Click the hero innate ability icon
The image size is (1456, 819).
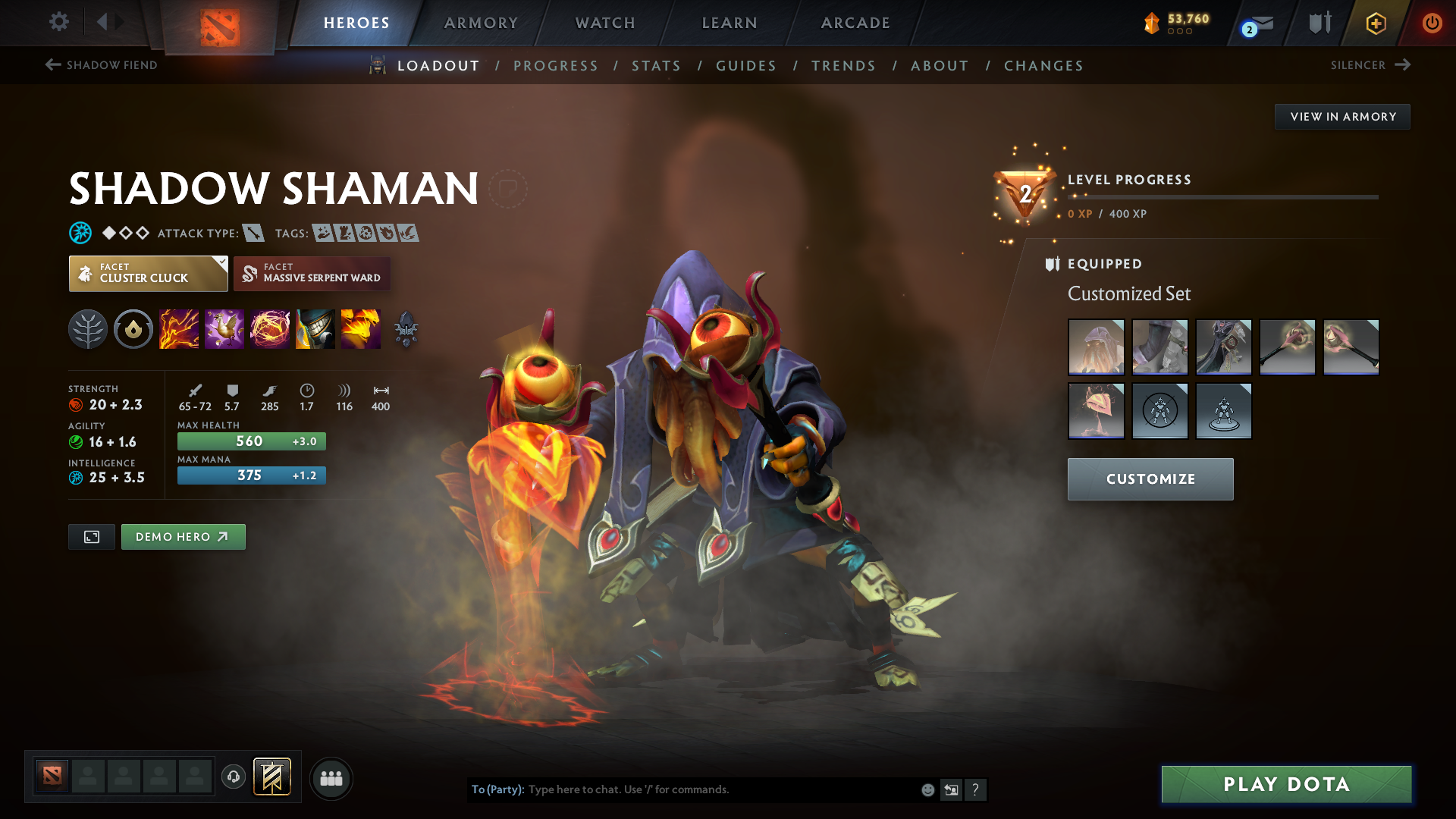(133, 328)
